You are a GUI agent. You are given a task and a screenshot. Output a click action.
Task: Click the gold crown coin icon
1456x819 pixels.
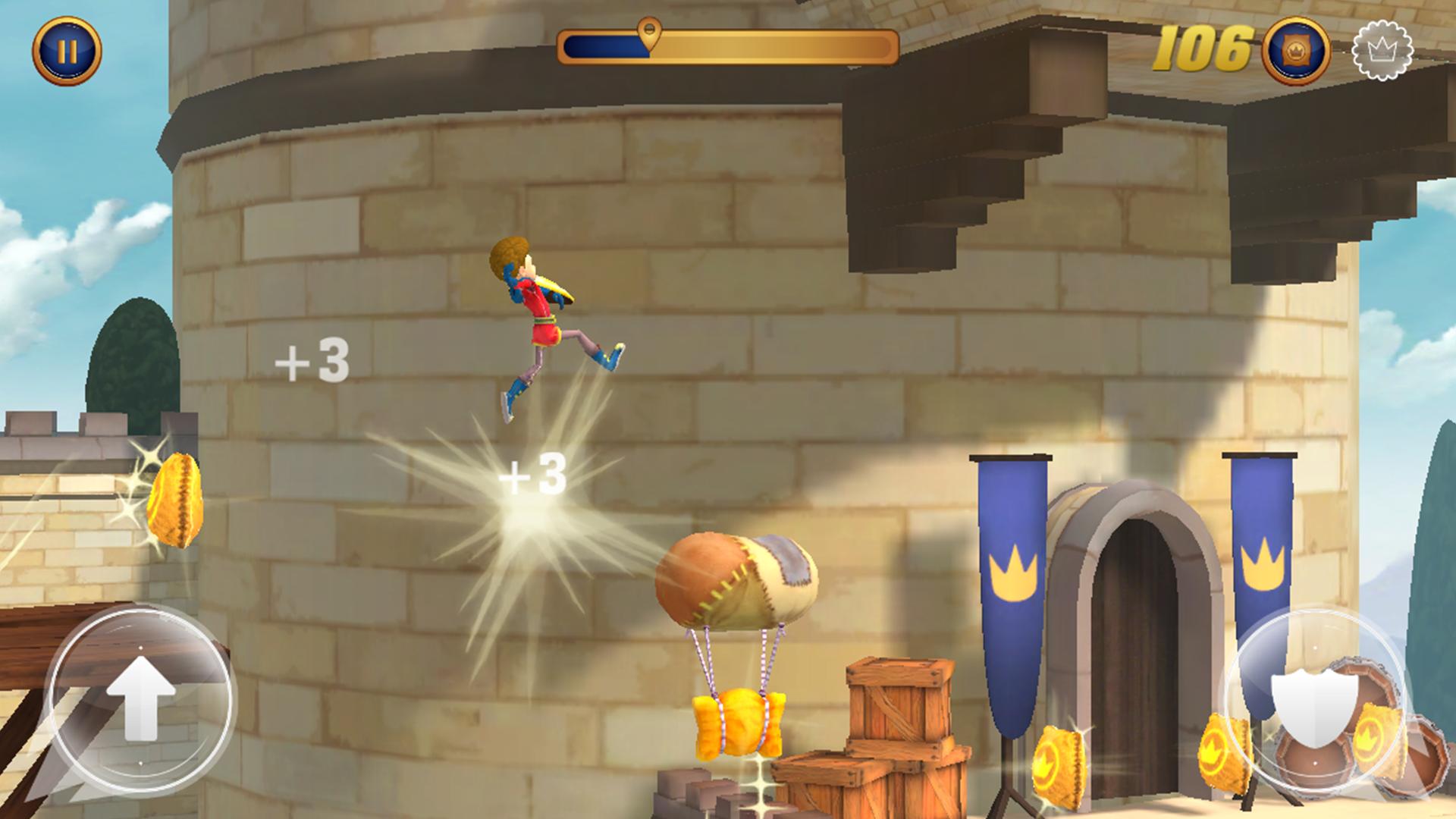(1295, 51)
